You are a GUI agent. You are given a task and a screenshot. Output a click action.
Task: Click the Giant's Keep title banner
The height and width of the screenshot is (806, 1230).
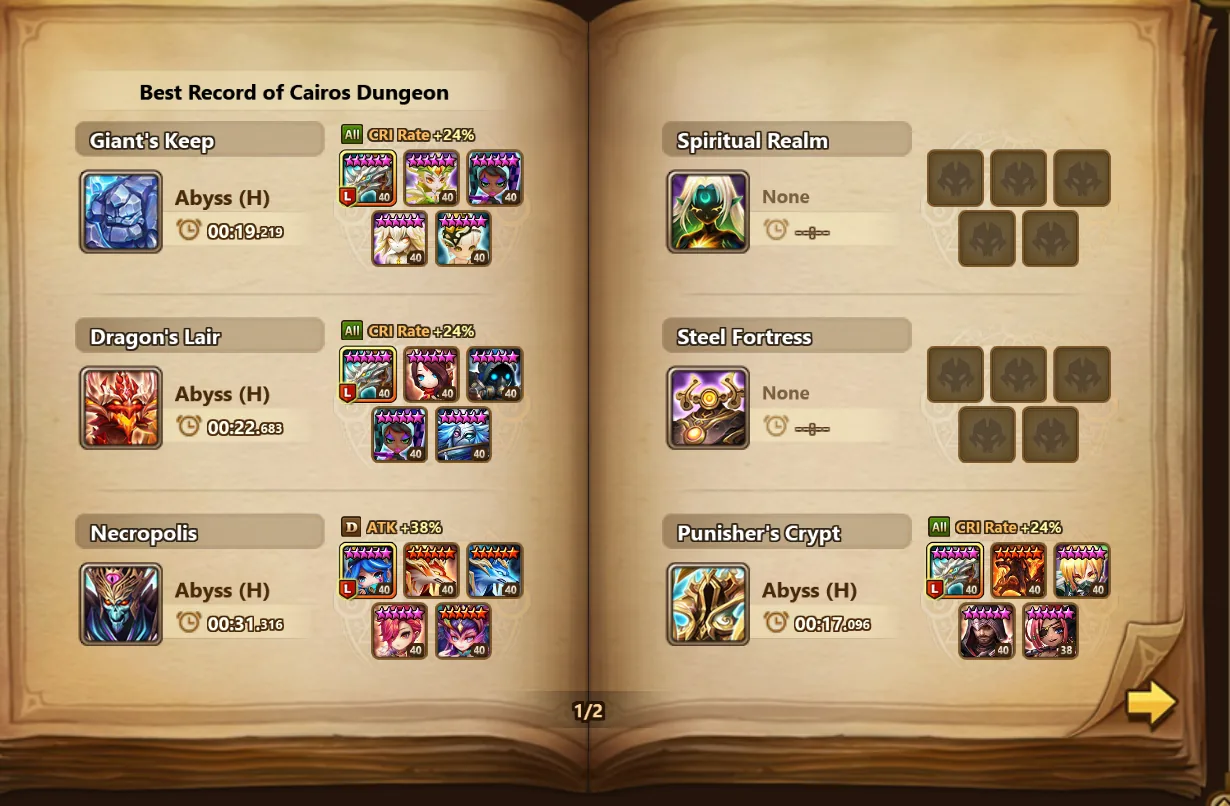click(199, 140)
